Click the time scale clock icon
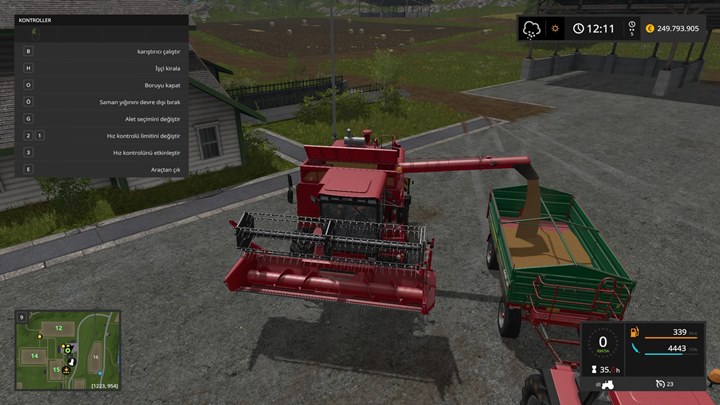This screenshot has width=720, height=405. point(579,28)
